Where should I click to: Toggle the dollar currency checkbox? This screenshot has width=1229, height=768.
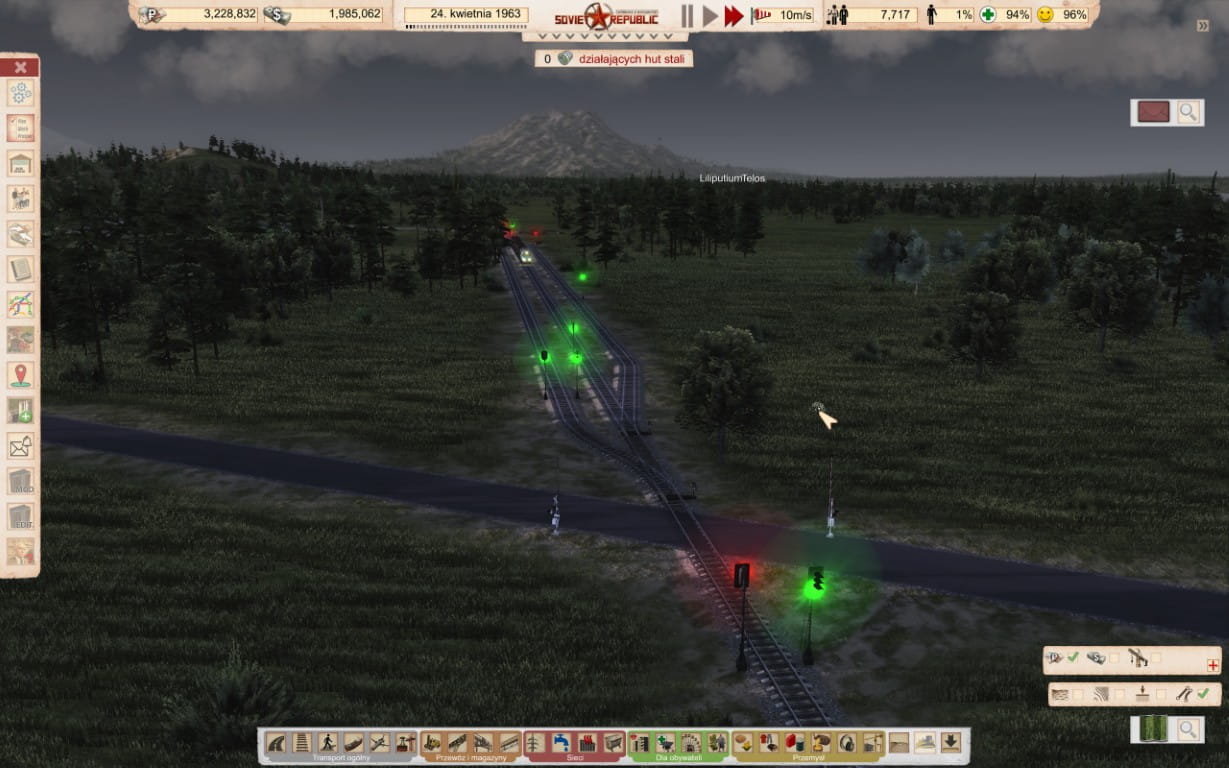point(1114,657)
